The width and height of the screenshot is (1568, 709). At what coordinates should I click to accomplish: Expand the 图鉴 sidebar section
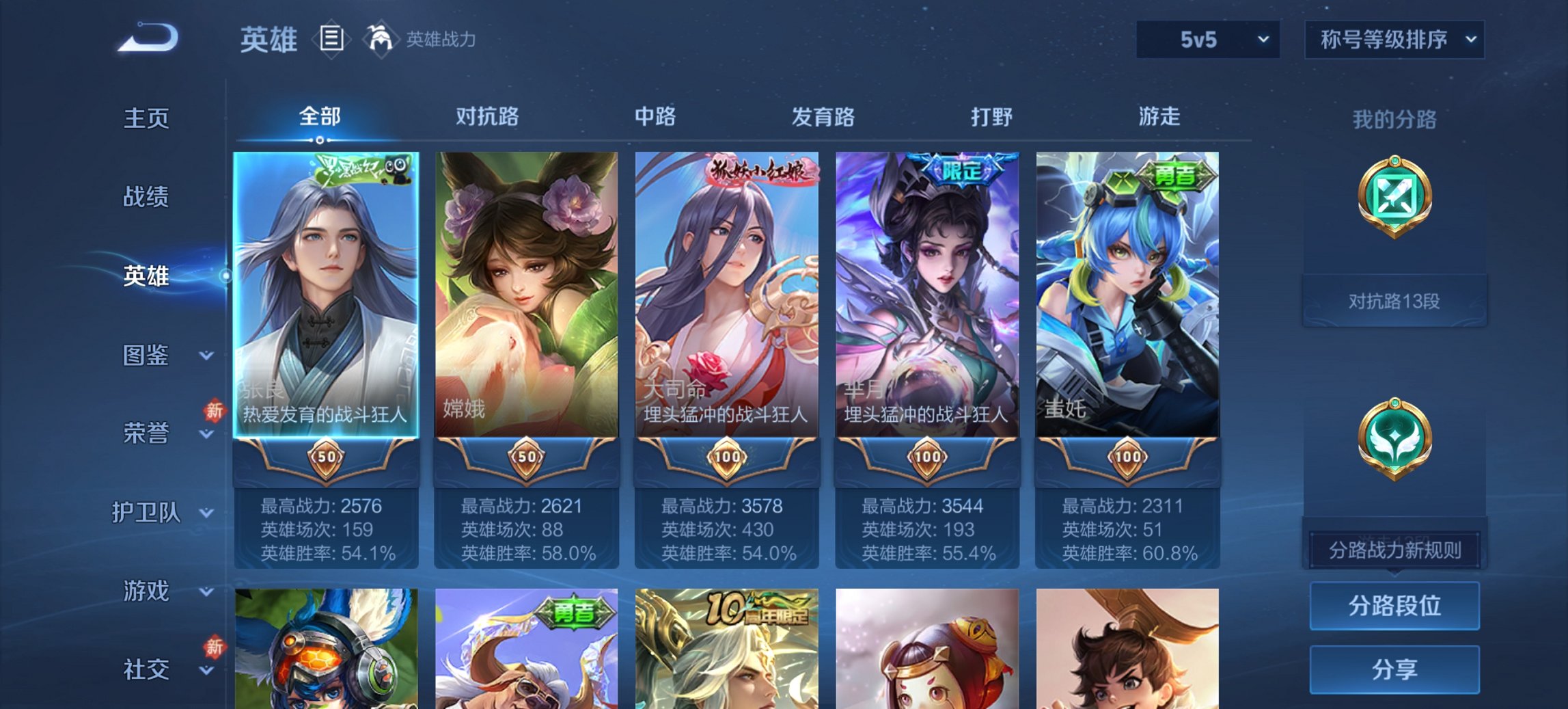(147, 356)
